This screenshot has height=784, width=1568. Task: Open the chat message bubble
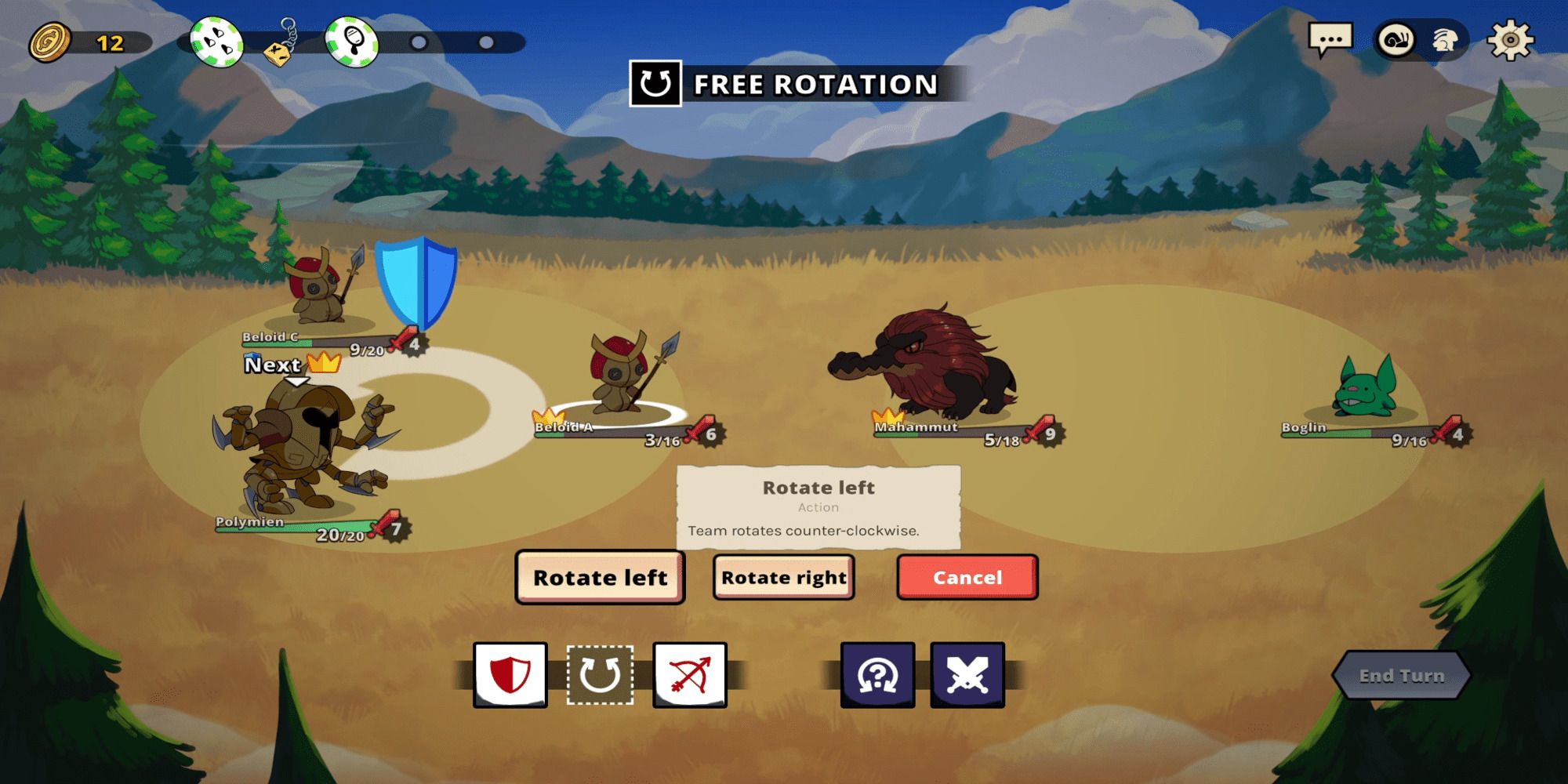pos(1329,36)
